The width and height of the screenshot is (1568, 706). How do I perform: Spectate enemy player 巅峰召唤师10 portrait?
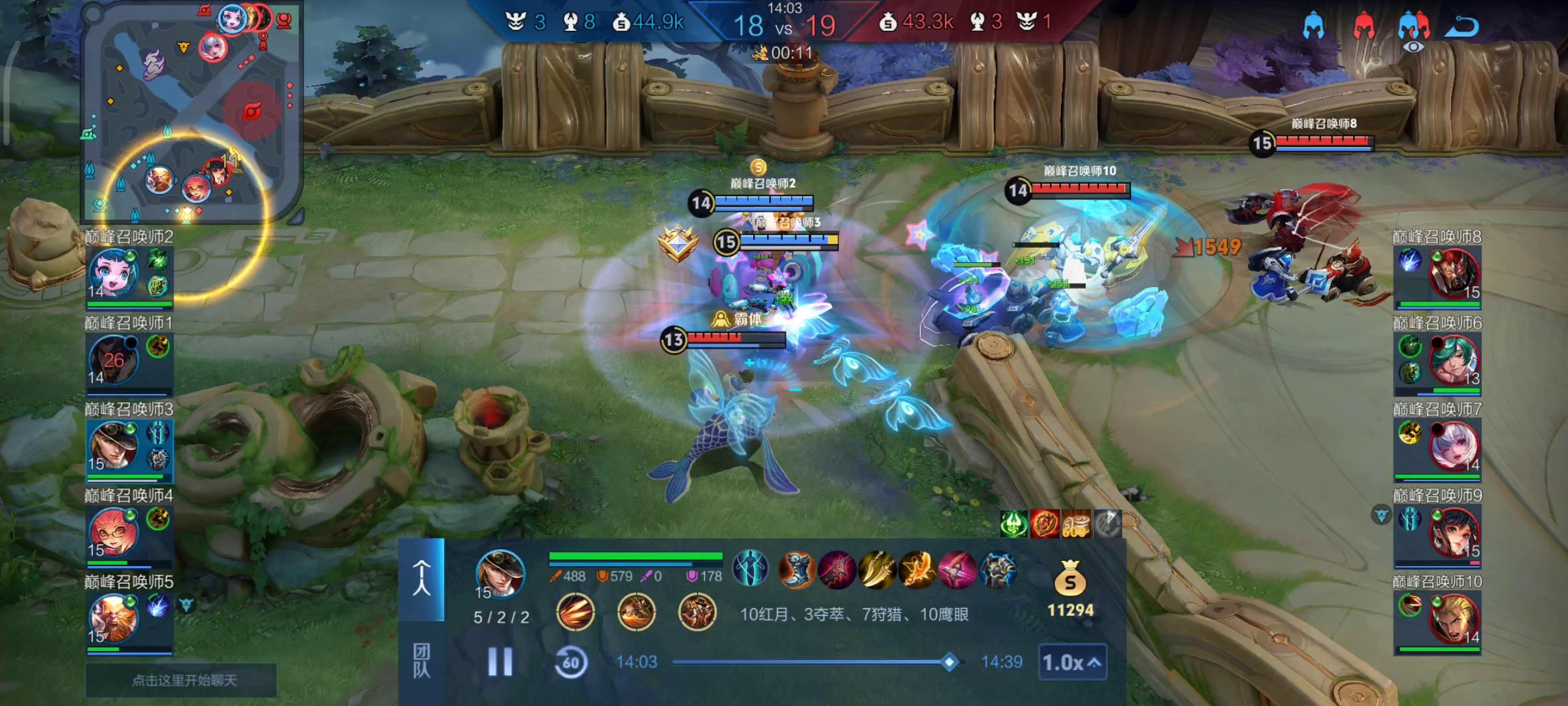click(x=1454, y=618)
